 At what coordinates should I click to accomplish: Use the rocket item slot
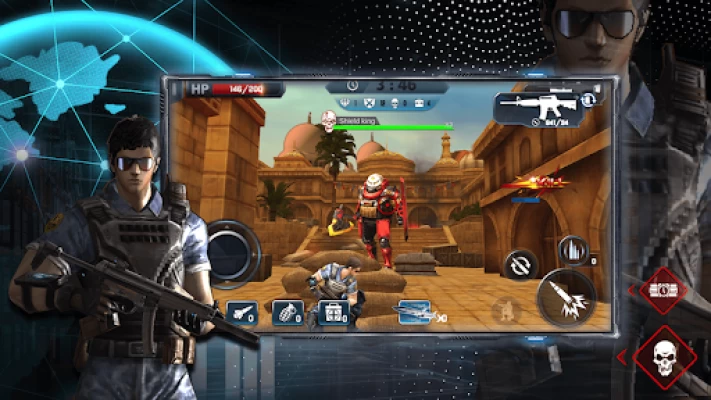[241, 314]
